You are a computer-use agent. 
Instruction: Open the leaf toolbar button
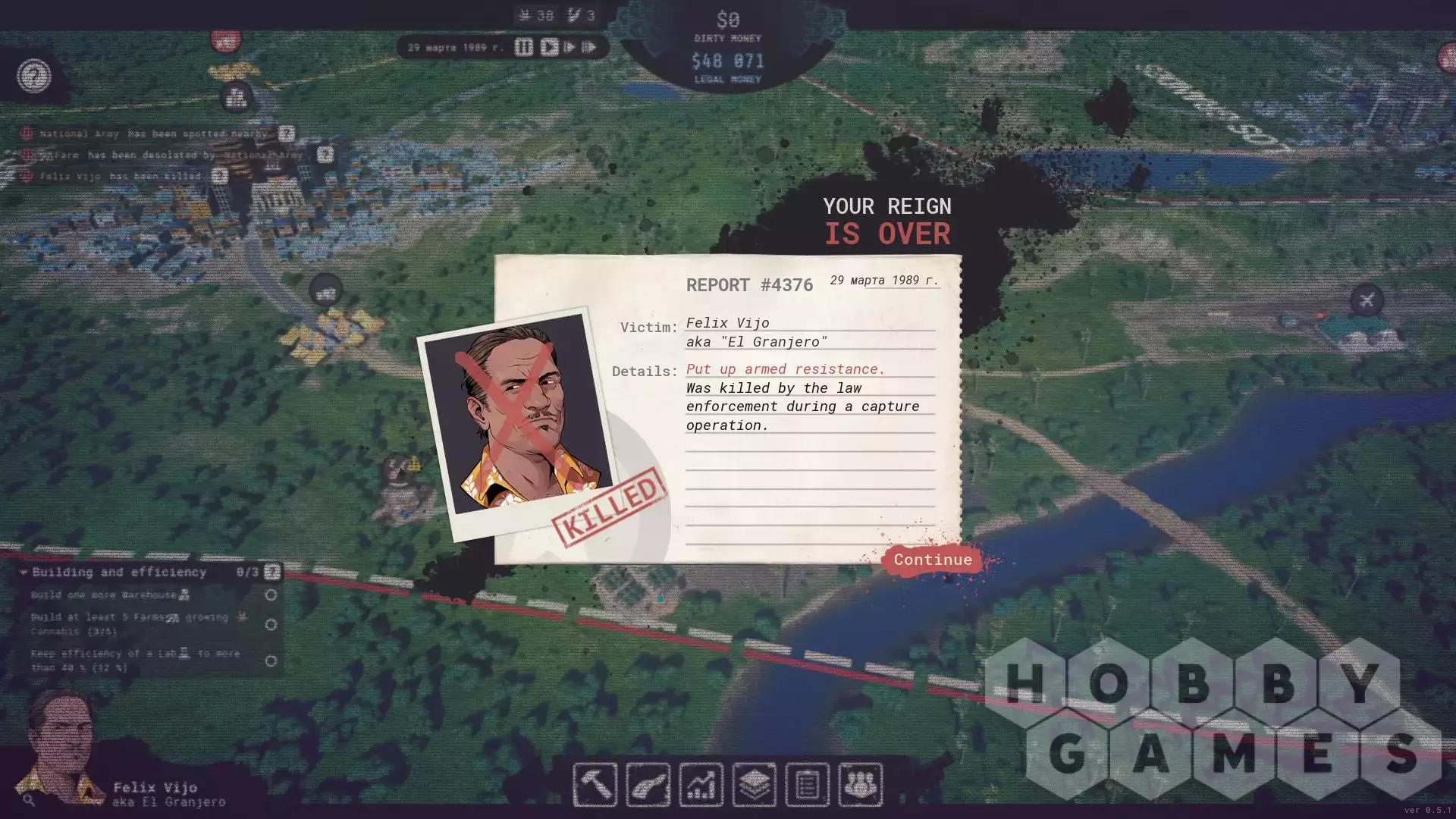(648, 784)
